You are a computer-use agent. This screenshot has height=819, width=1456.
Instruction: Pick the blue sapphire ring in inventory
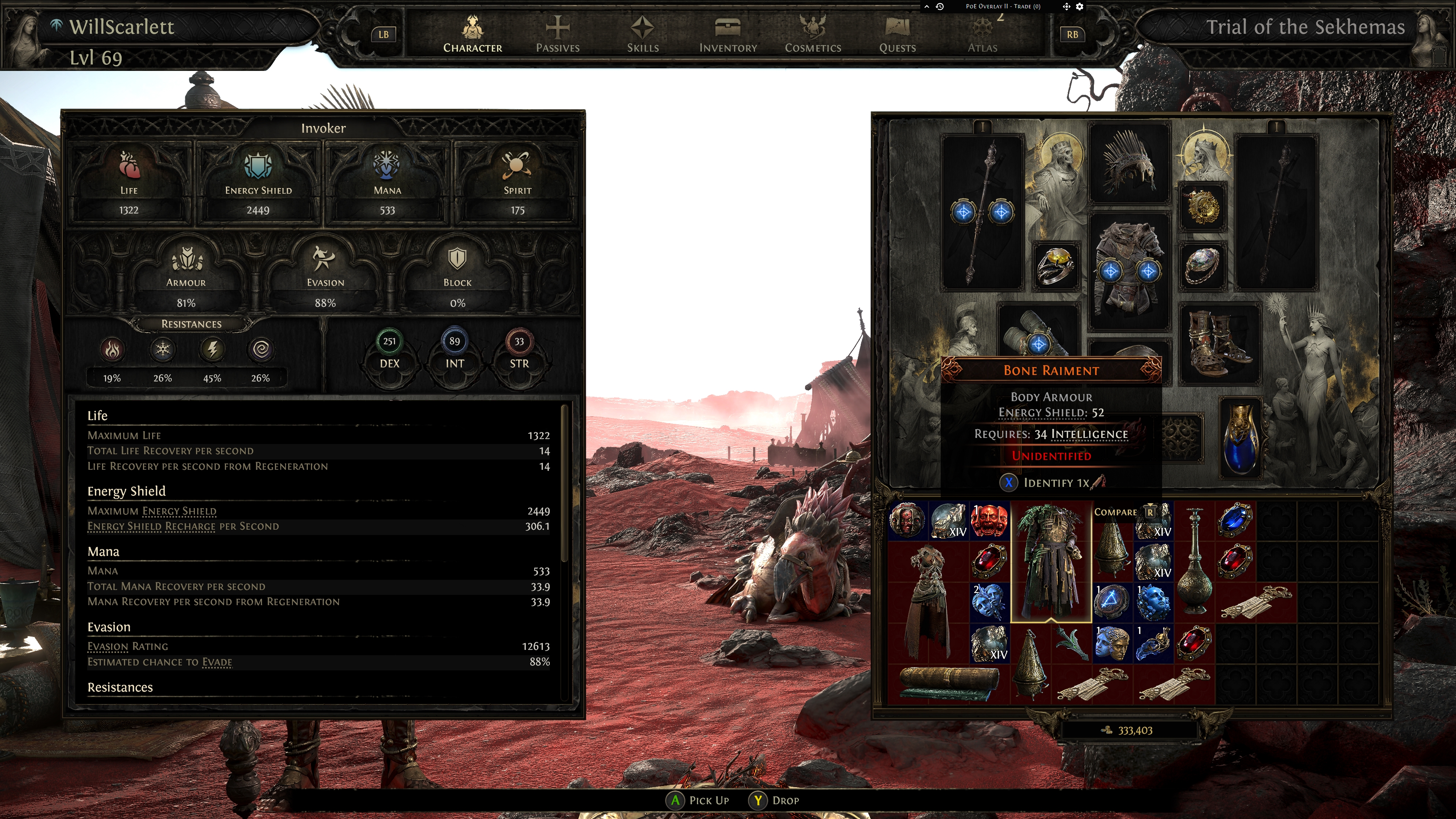(x=1235, y=520)
